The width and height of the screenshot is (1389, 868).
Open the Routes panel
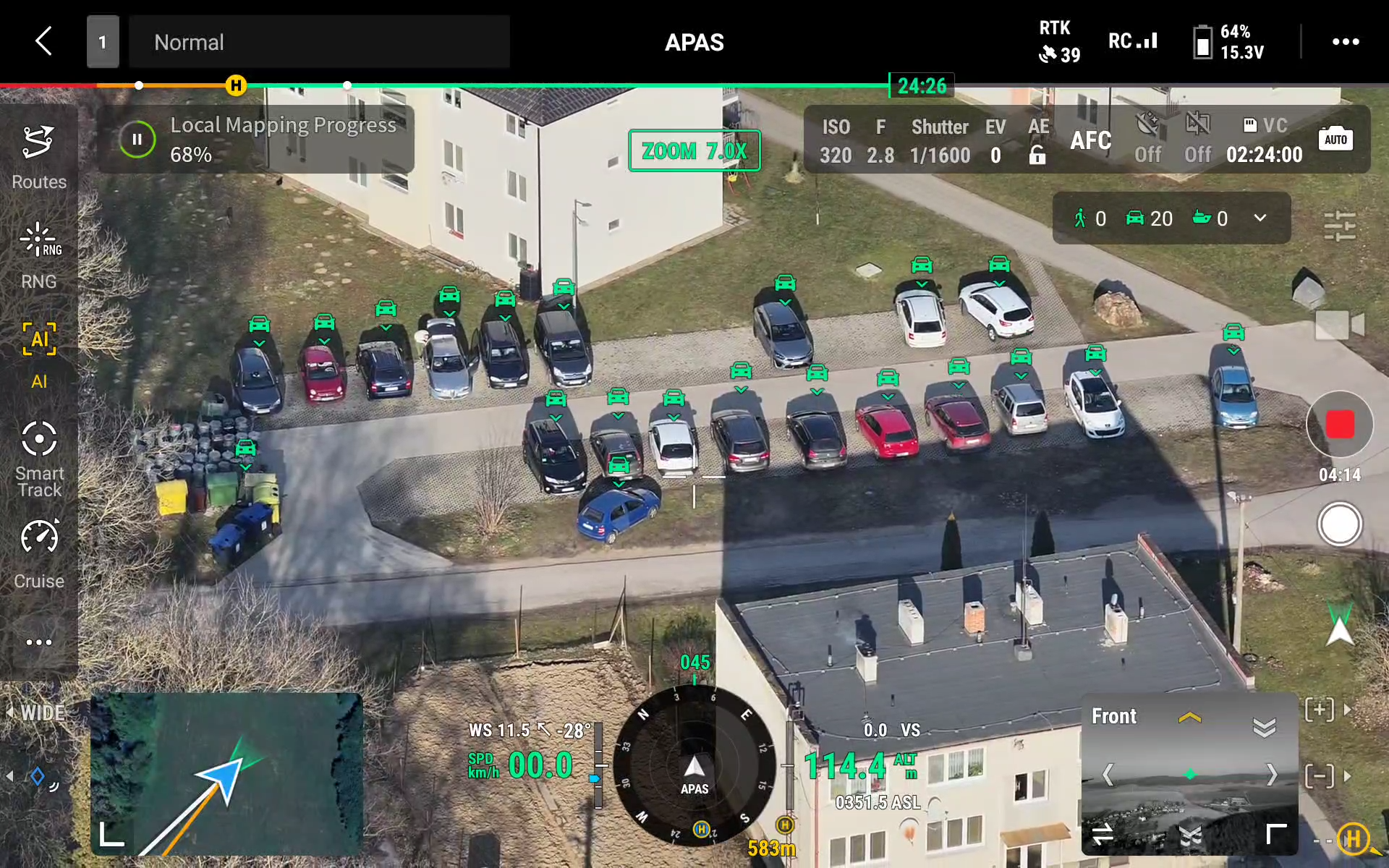tap(39, 156)
